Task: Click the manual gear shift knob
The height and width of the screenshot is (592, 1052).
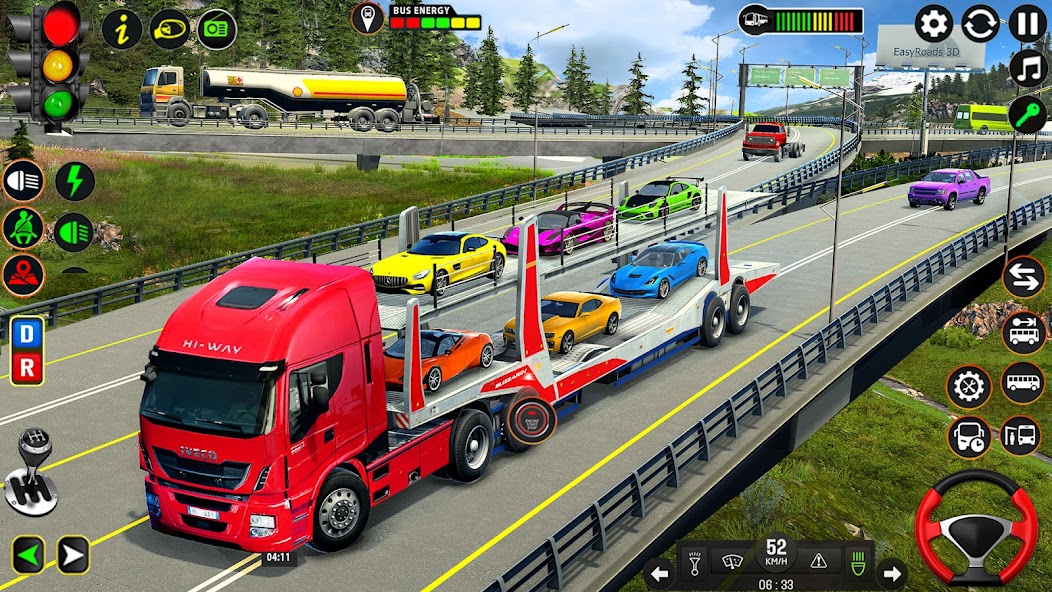Action: [x=32, y=472]
